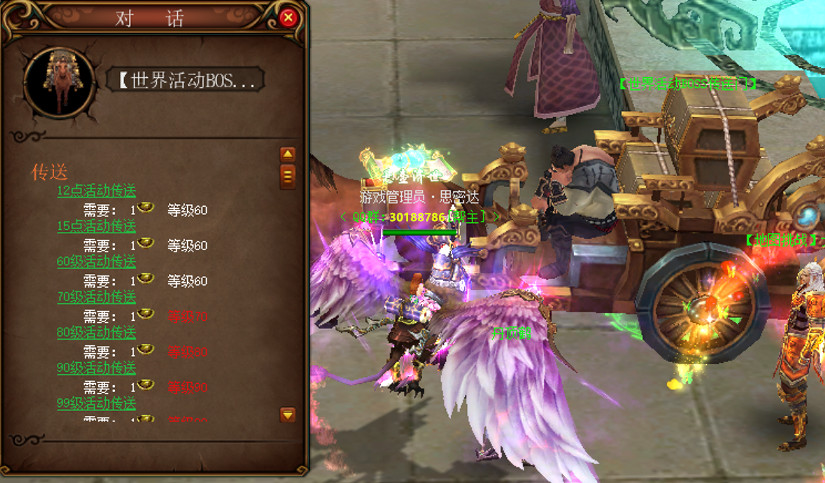
Task: Teleport via the 60级活动传送 link
Action: click(x=96, y=261)
